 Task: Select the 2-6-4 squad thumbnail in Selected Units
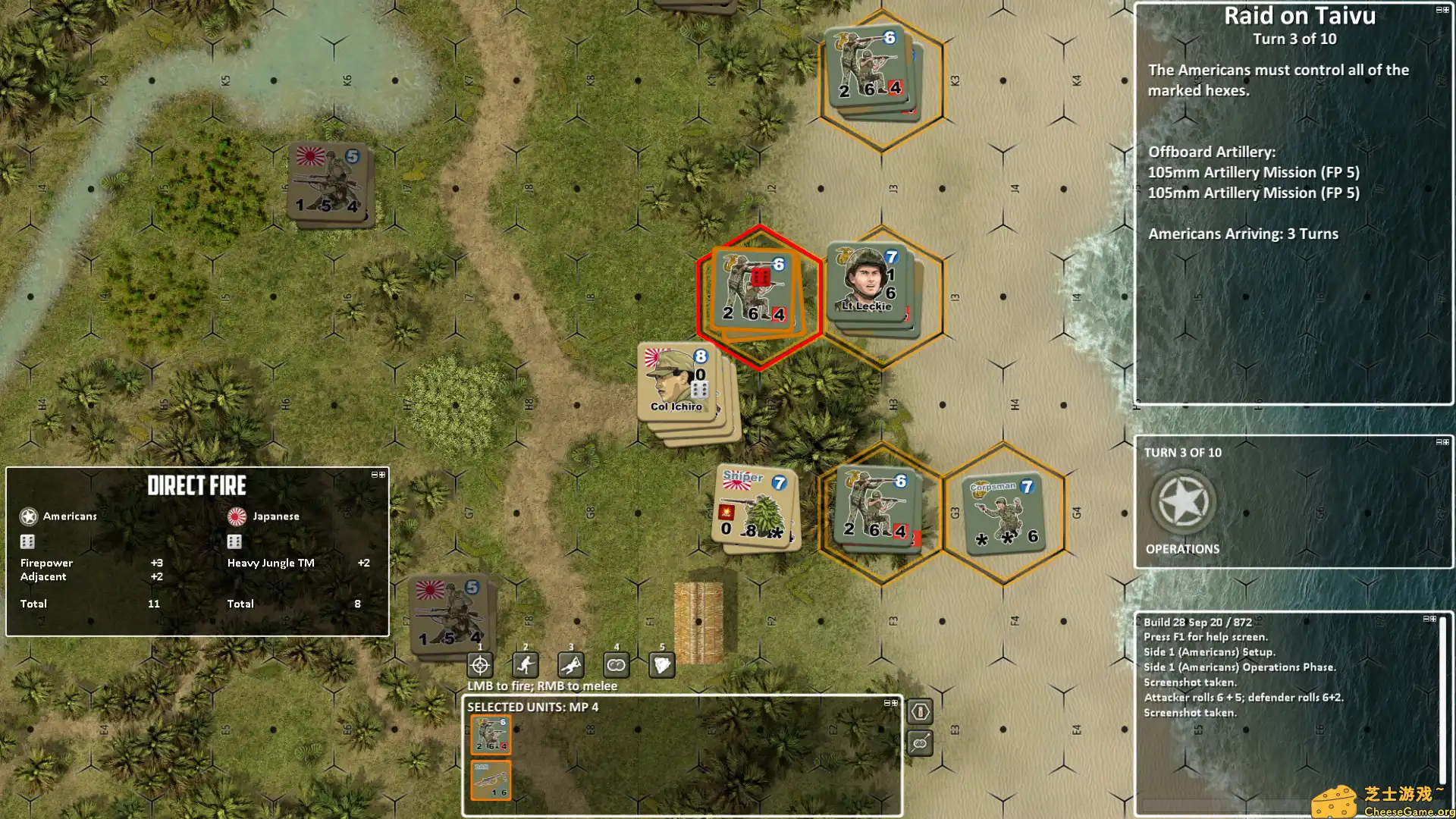491,734
